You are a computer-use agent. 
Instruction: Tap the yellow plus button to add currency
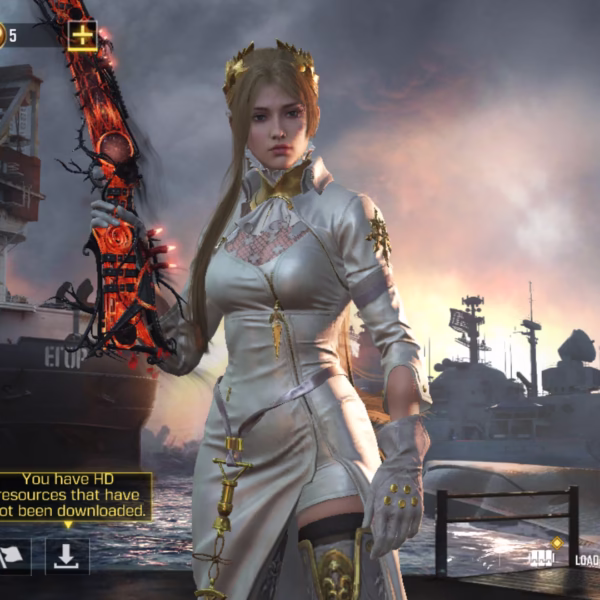[82, 36]
